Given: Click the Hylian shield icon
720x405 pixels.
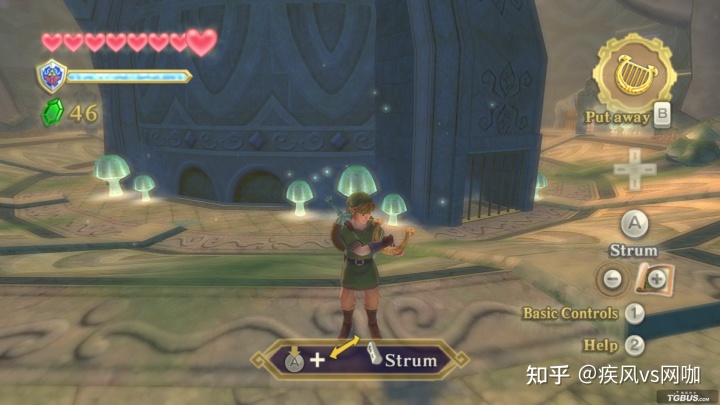Looking at the screenshot, I should 51,76.
